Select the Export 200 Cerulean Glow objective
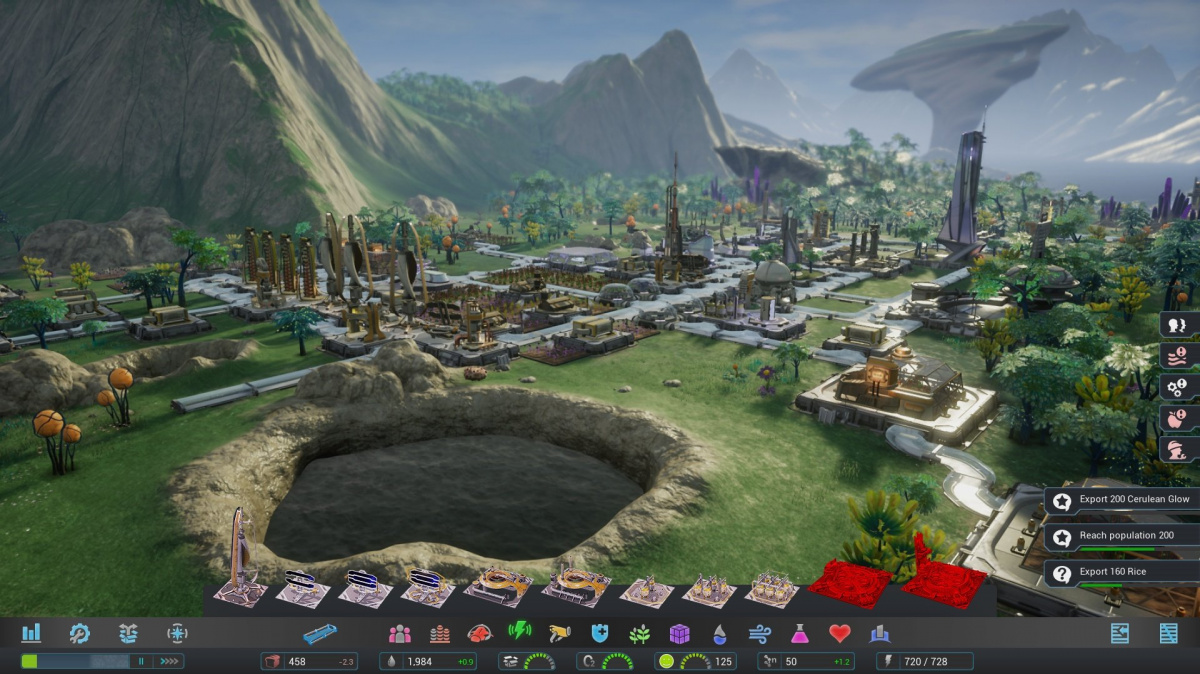This screenshot has height=674, width=1200. click(x=1122, y=499)
